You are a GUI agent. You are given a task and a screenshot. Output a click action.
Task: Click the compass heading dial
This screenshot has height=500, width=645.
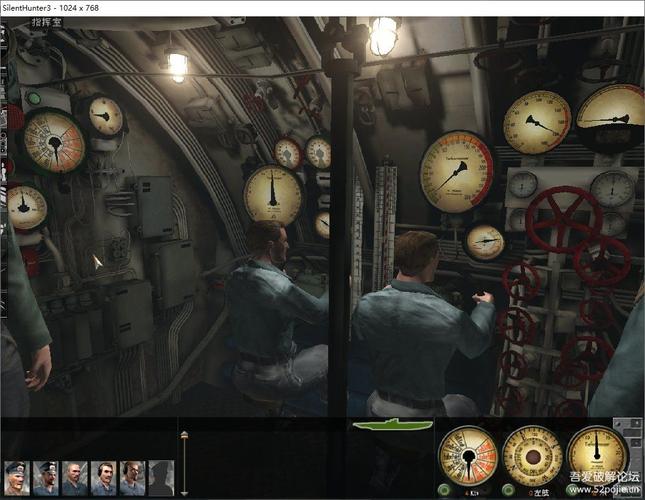click(532, 456)
